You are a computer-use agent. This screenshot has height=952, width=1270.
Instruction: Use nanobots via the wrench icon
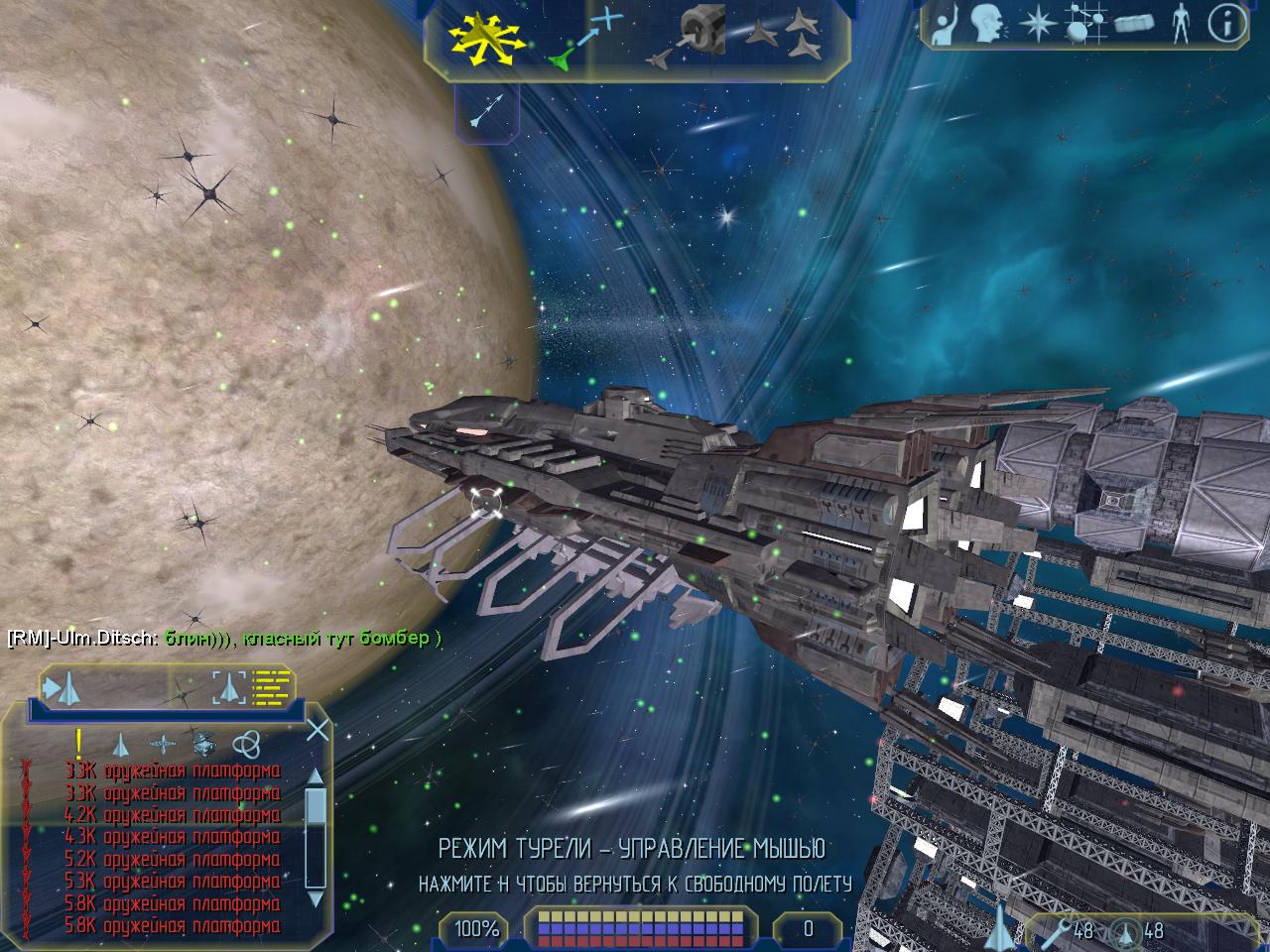pyautogui.click(x=1058, y=930)
